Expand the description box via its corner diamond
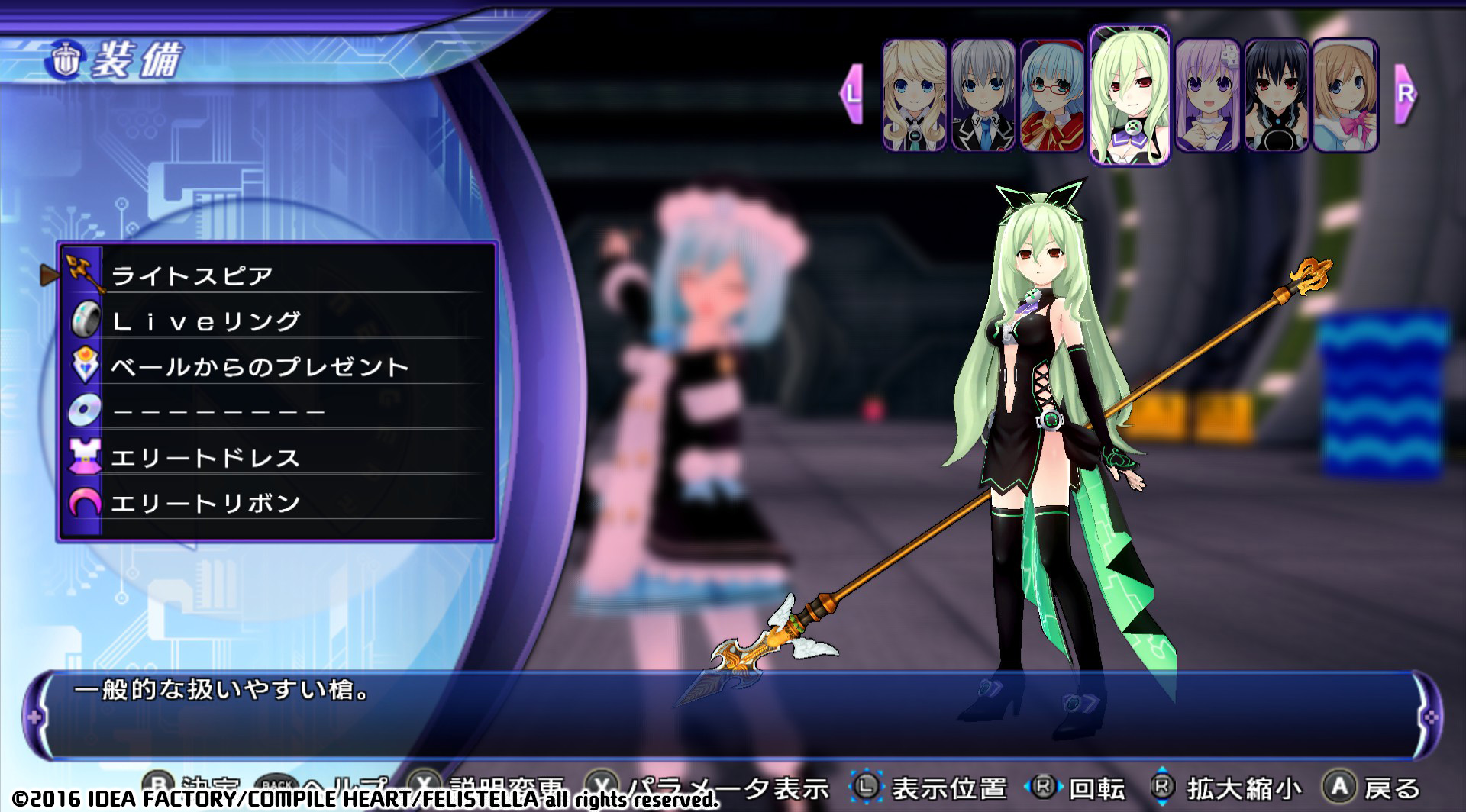 click(34, 717)
